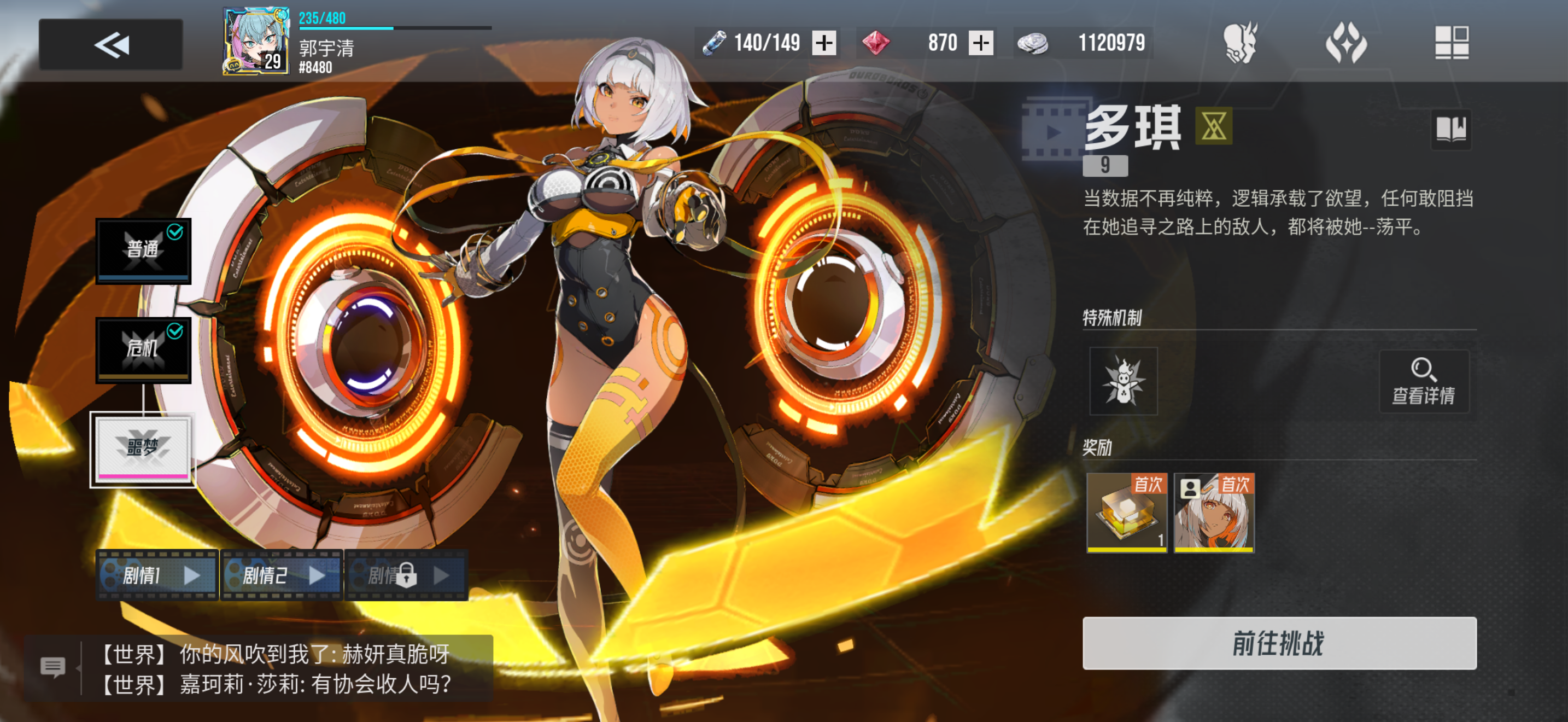Select the 普通 difficulty mode
The width and height of the screenshot is (1568, 722).
tap(143, 250)
